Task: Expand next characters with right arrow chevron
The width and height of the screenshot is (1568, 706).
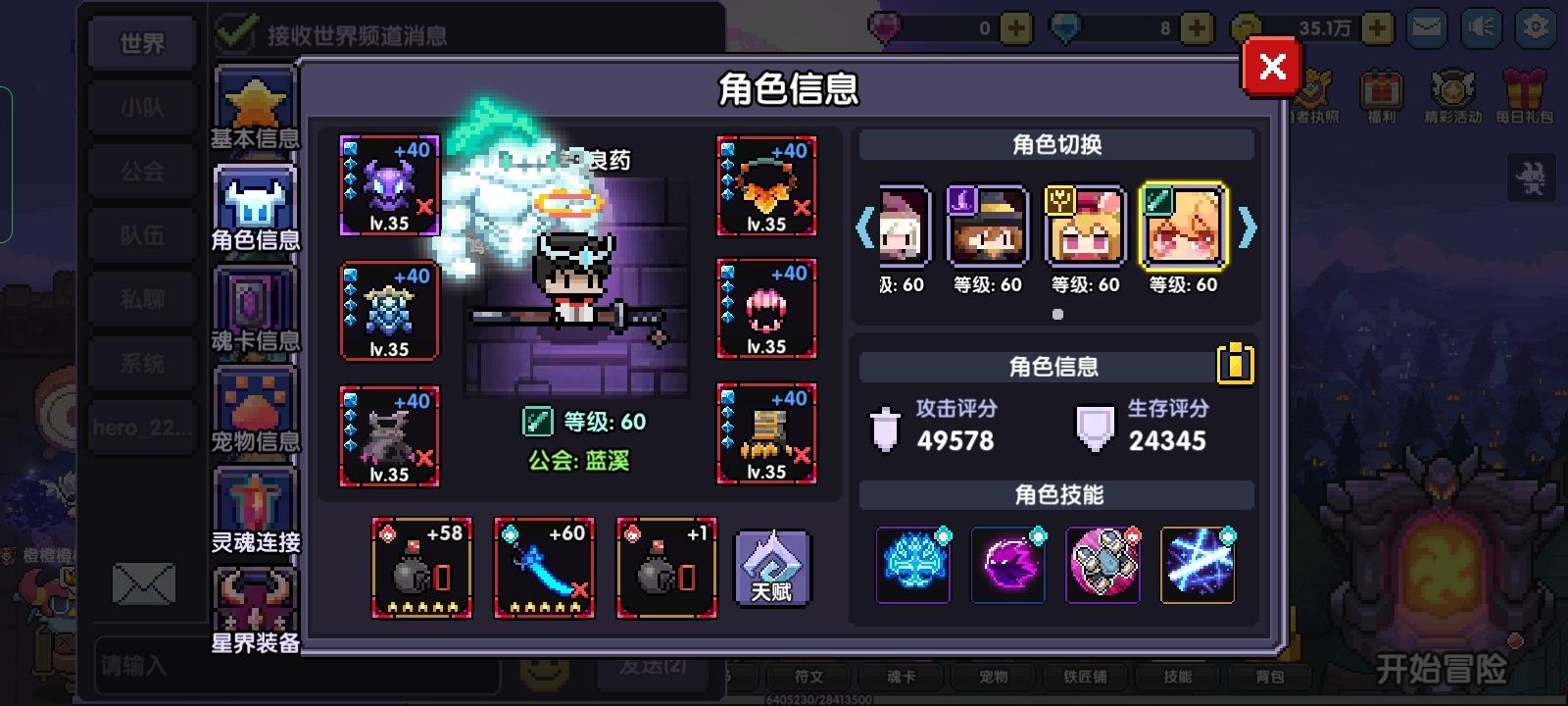Action: pyautogui.click(x=1248, y=227)
